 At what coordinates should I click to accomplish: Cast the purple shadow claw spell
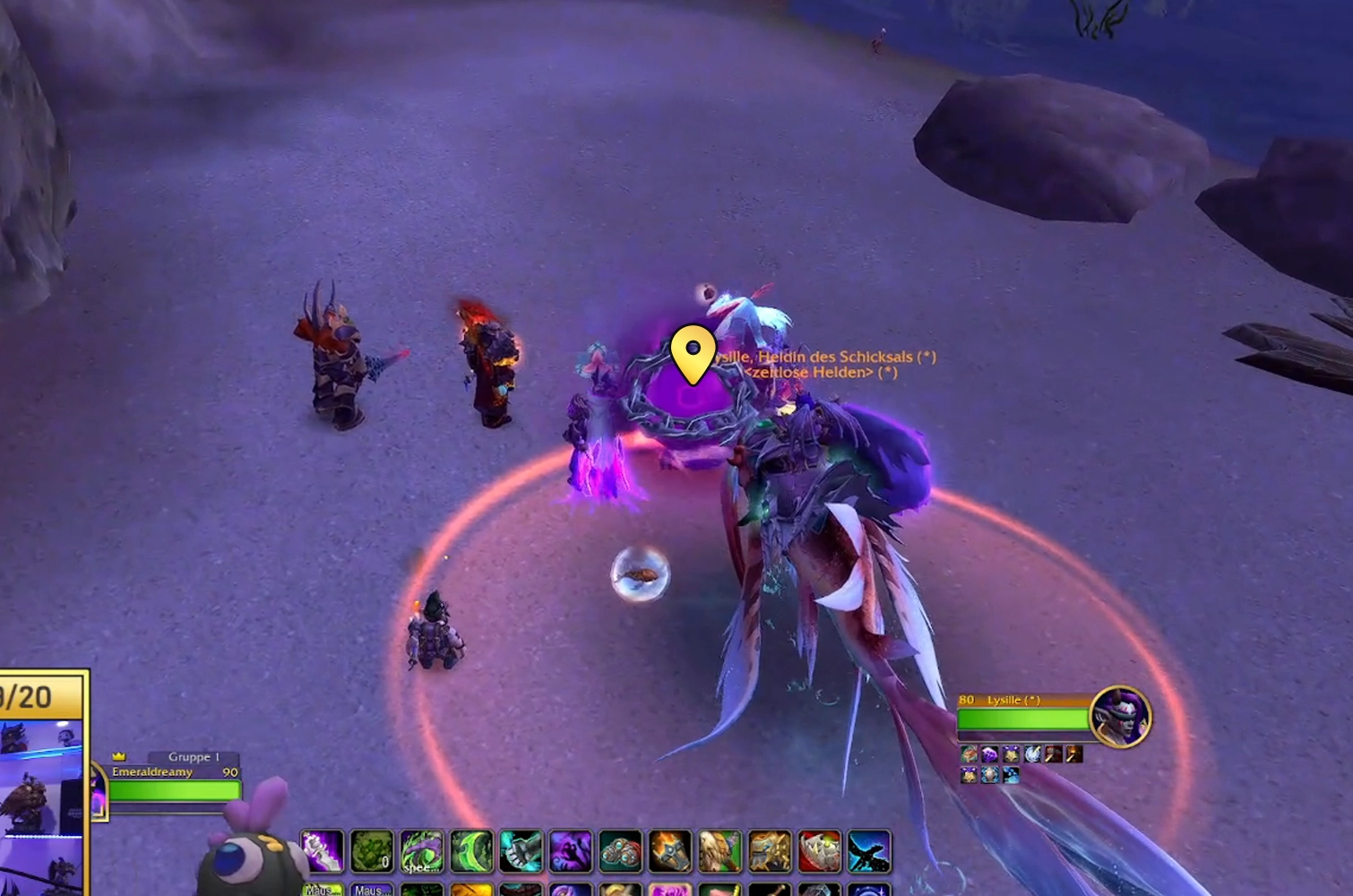pyautogui.click(x=571, y=851)
